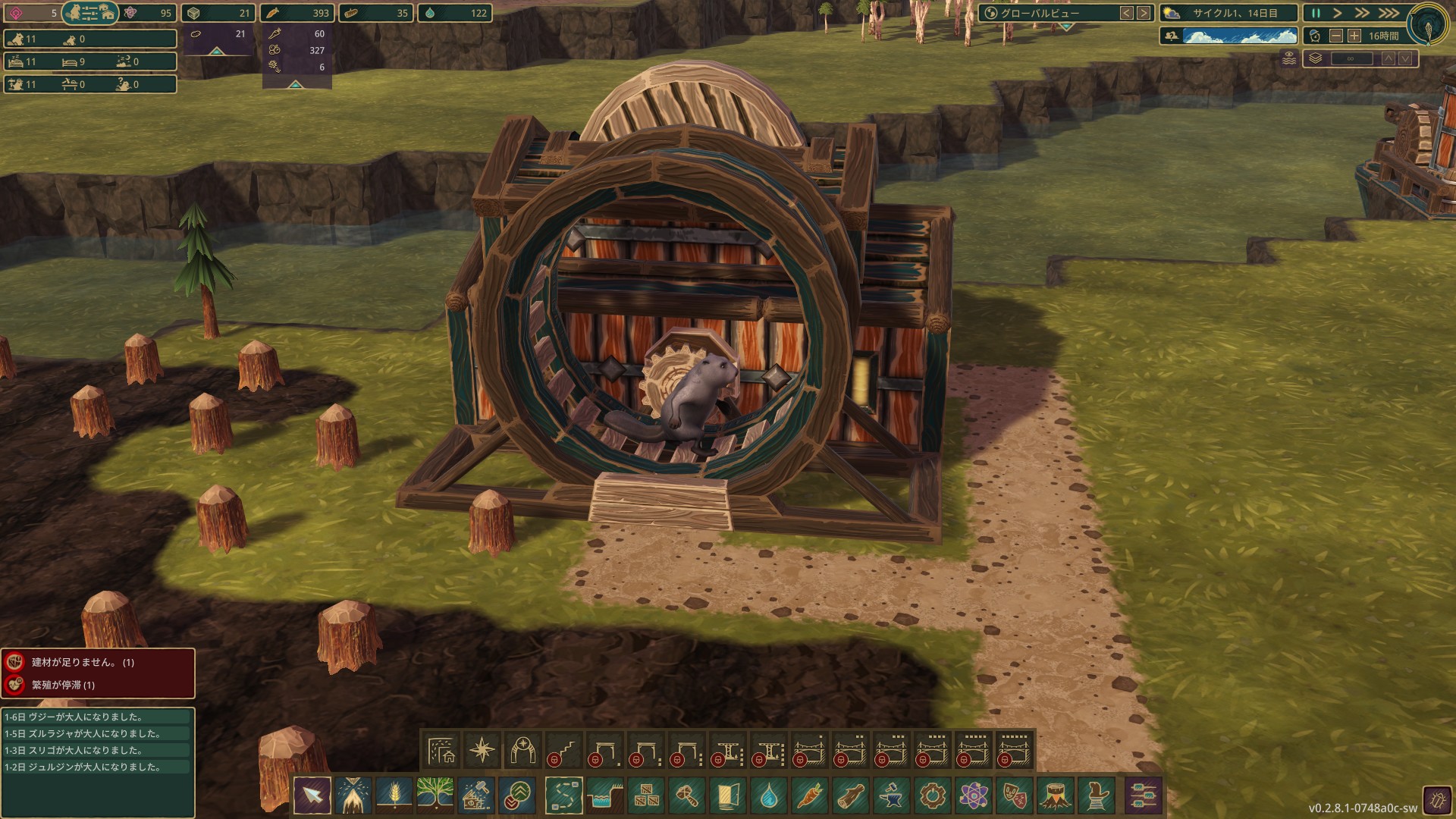
Task: Select the cursor tool
Action: click(312, 795)
